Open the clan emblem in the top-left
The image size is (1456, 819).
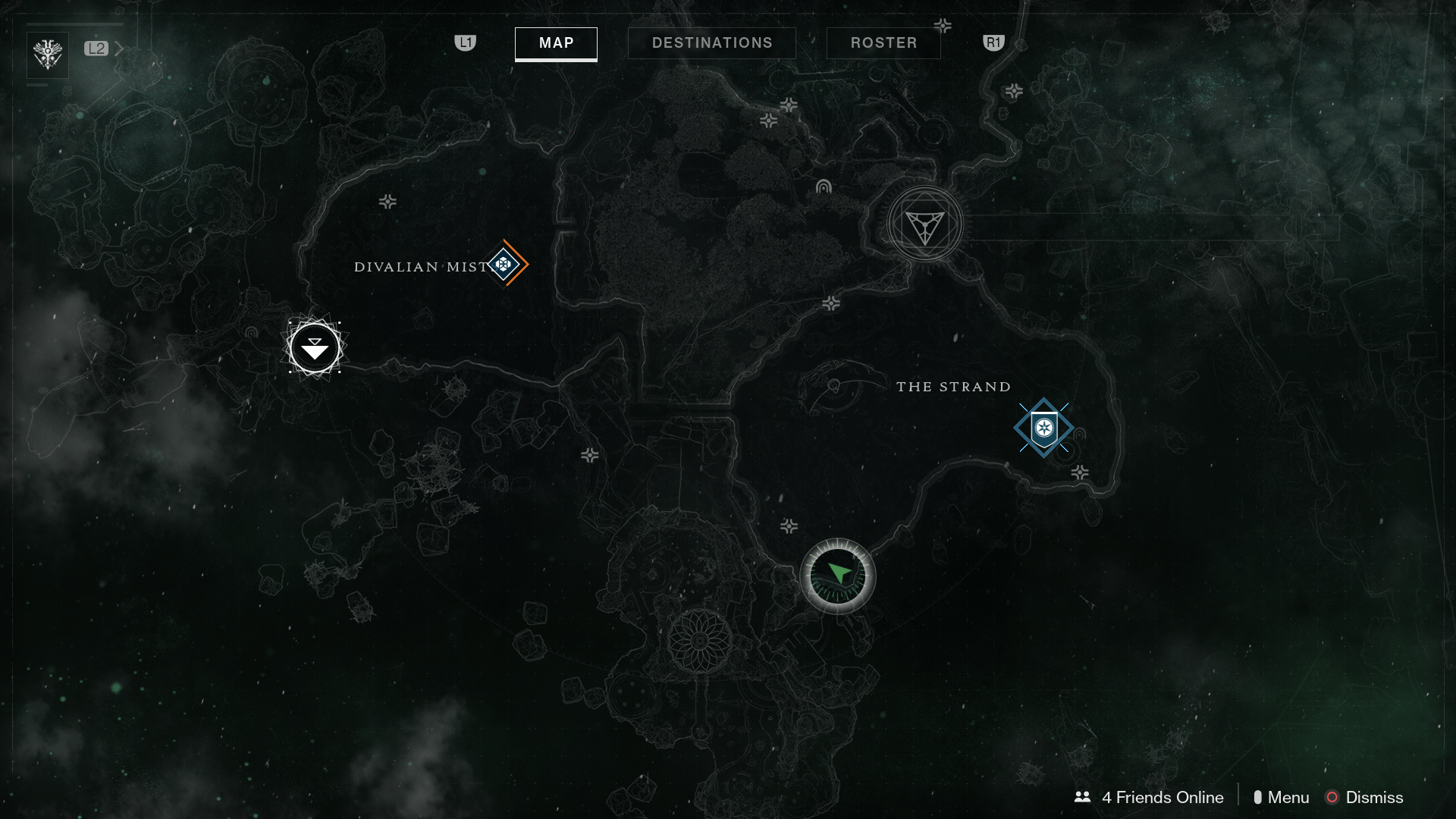(47, 53)
